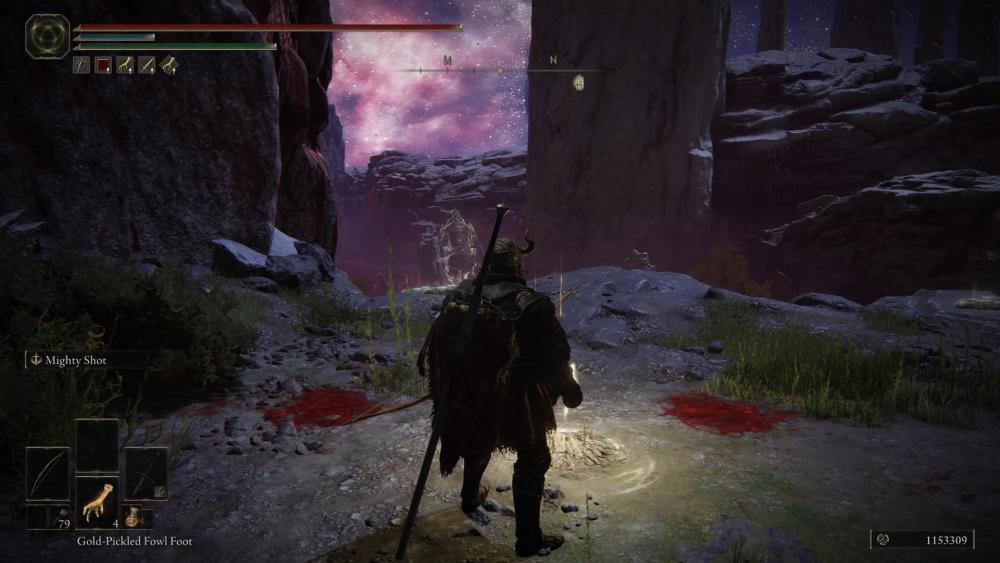Image resolution: width=1000 pixels, height=563 pixels.
Task: Select the right-hand armament weapon slot
Action: (146, 473)
